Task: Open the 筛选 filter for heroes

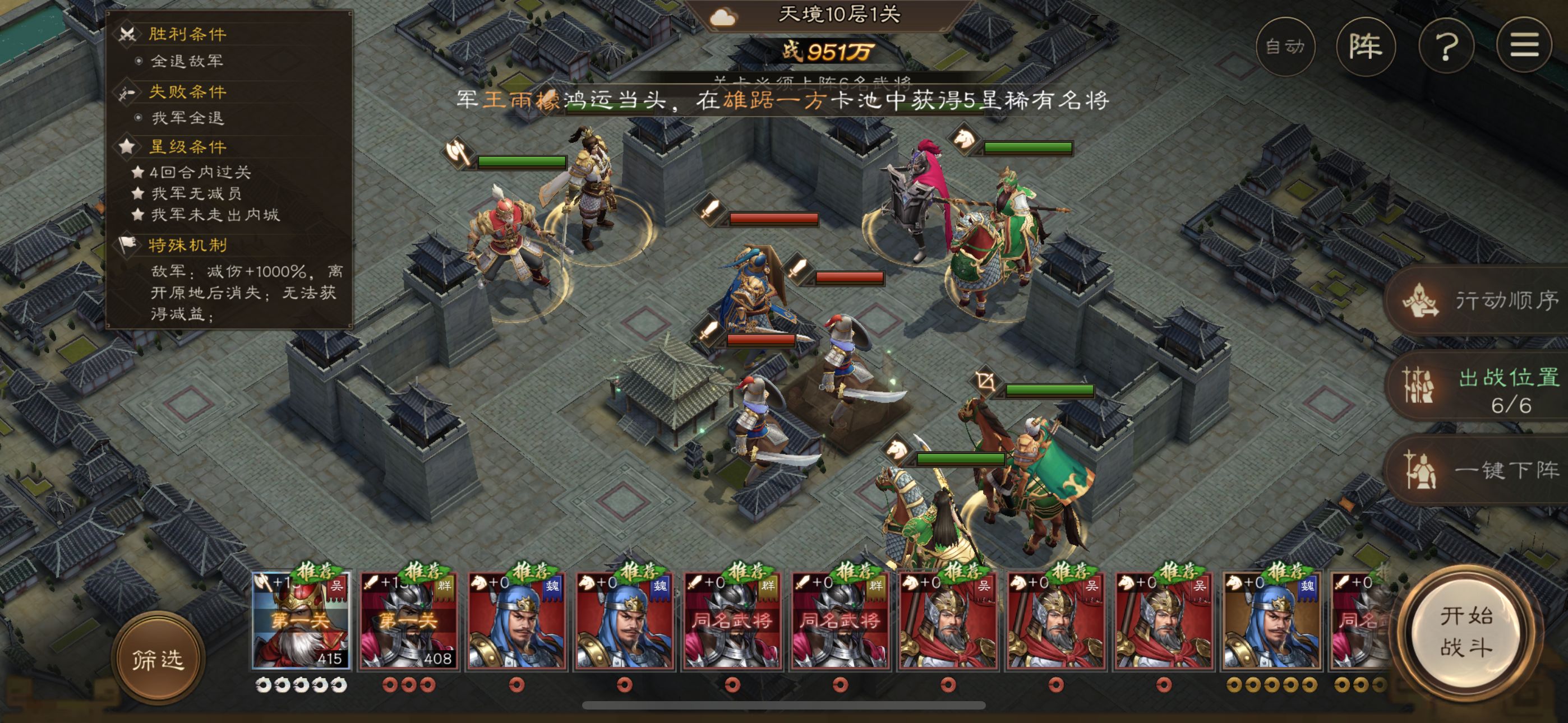Action: (x=158, y=659)
